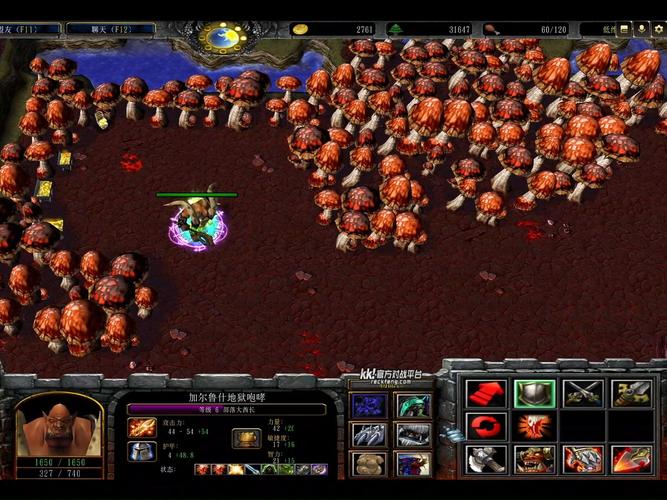Select the red dragon inventory item
The width and height of the screenshot is (667, 500).
[412, 463]
